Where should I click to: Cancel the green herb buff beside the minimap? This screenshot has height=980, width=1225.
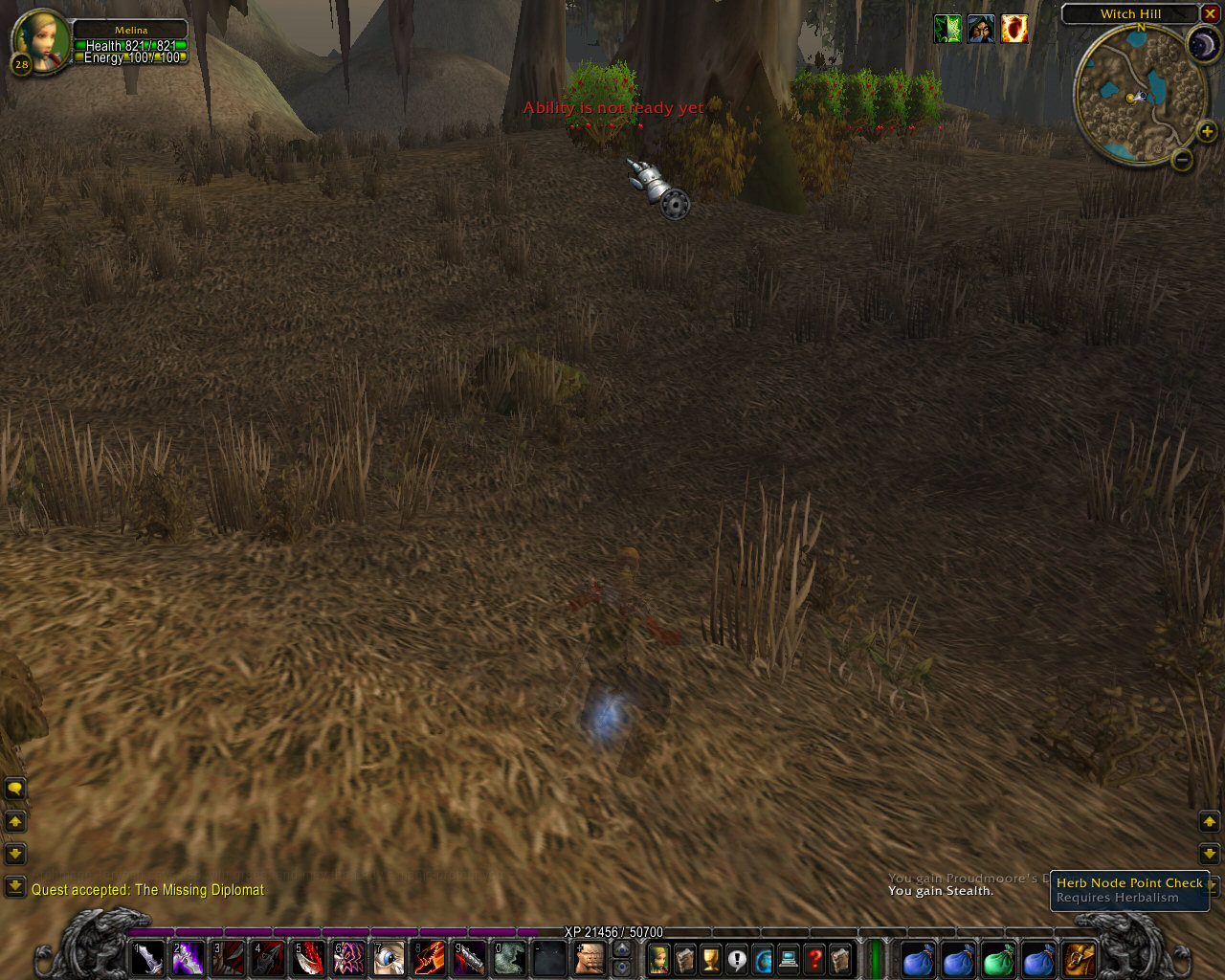pyautogui.click(x=947, y=30)
